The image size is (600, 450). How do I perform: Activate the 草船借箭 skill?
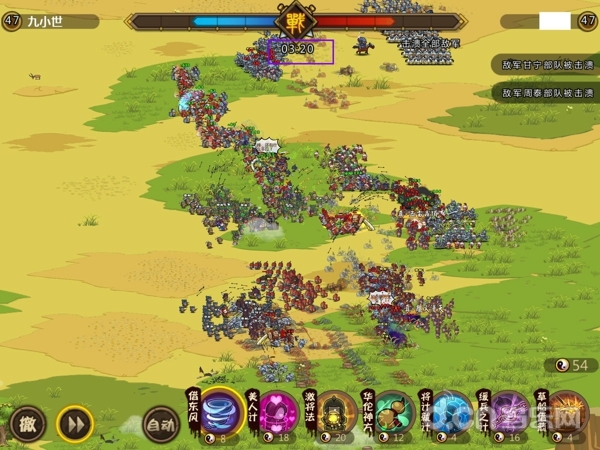click(567, 414)
